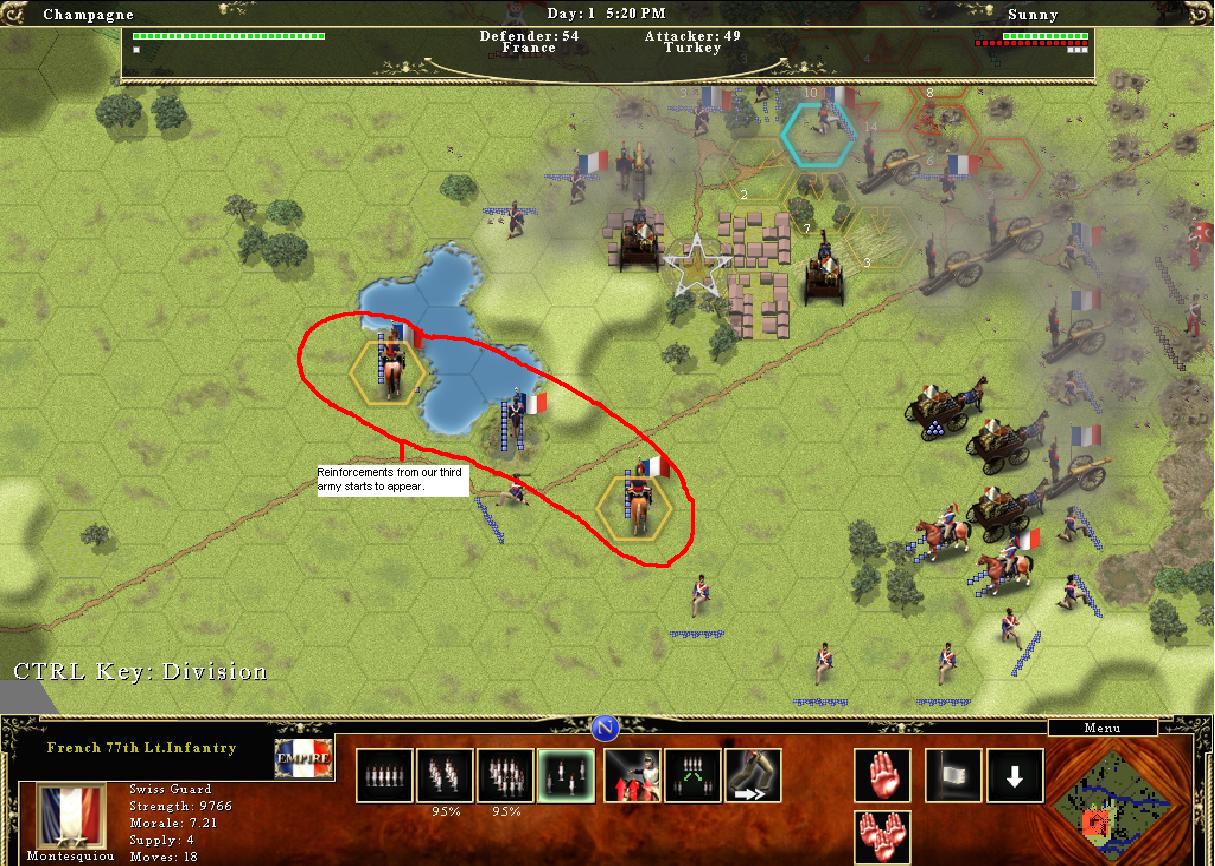Click the white flag icon
1215x866 pixels.
click(x=952, y=776)
